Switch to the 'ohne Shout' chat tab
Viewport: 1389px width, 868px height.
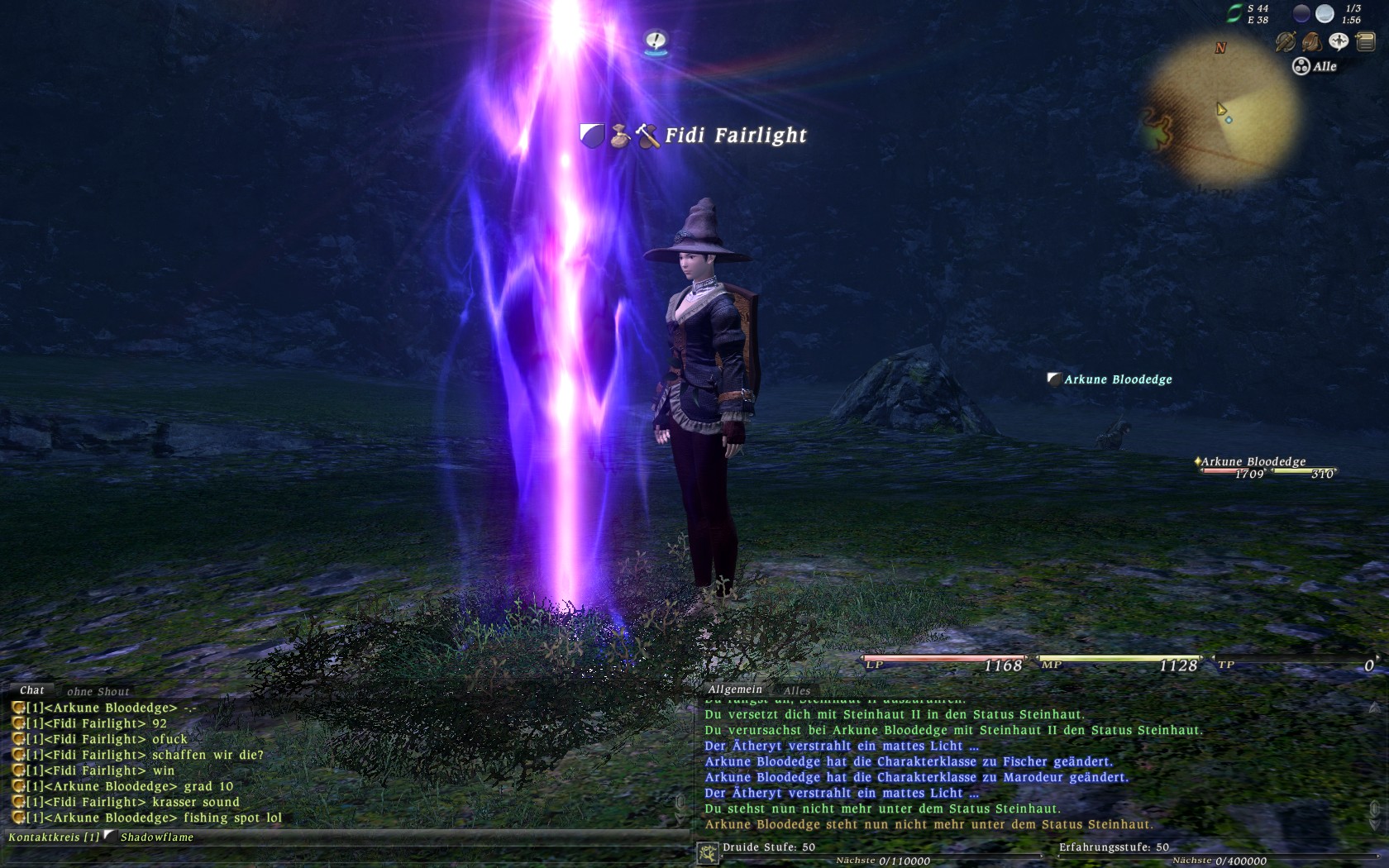coord(98,691)
